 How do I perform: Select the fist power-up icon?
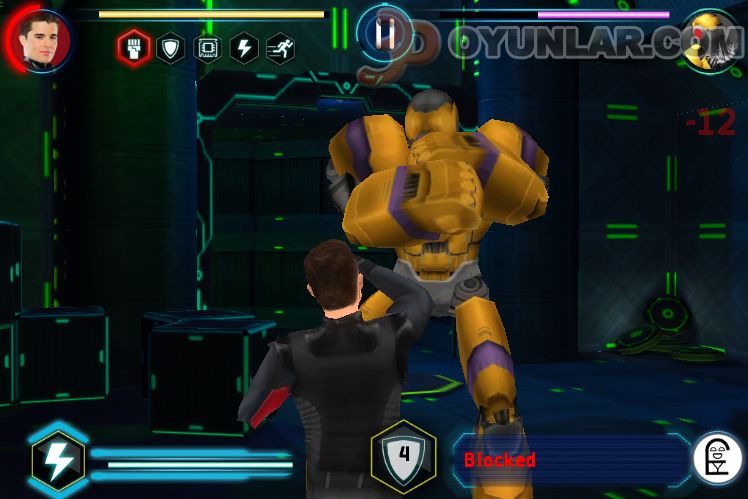tap(133, 47)
